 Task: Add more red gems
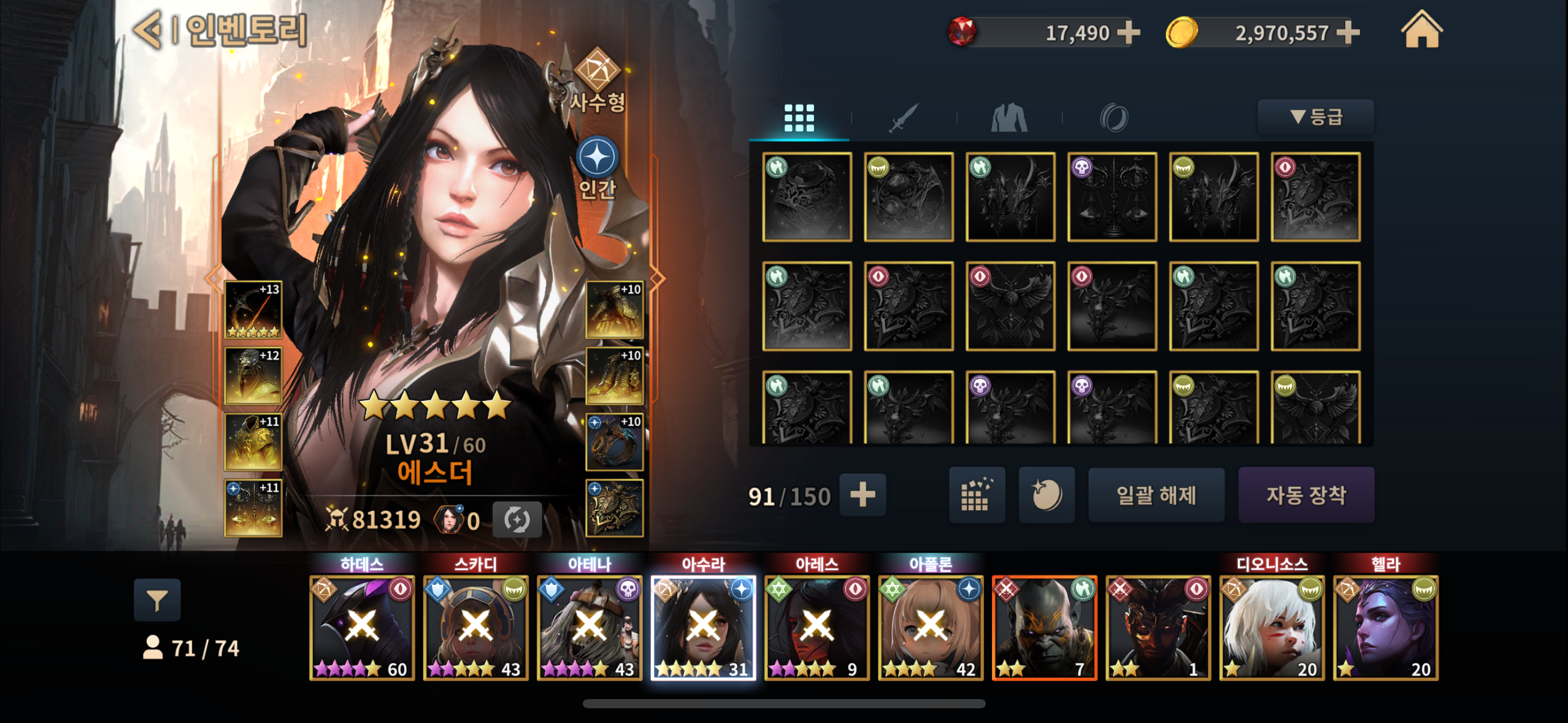coord(1128,33)
